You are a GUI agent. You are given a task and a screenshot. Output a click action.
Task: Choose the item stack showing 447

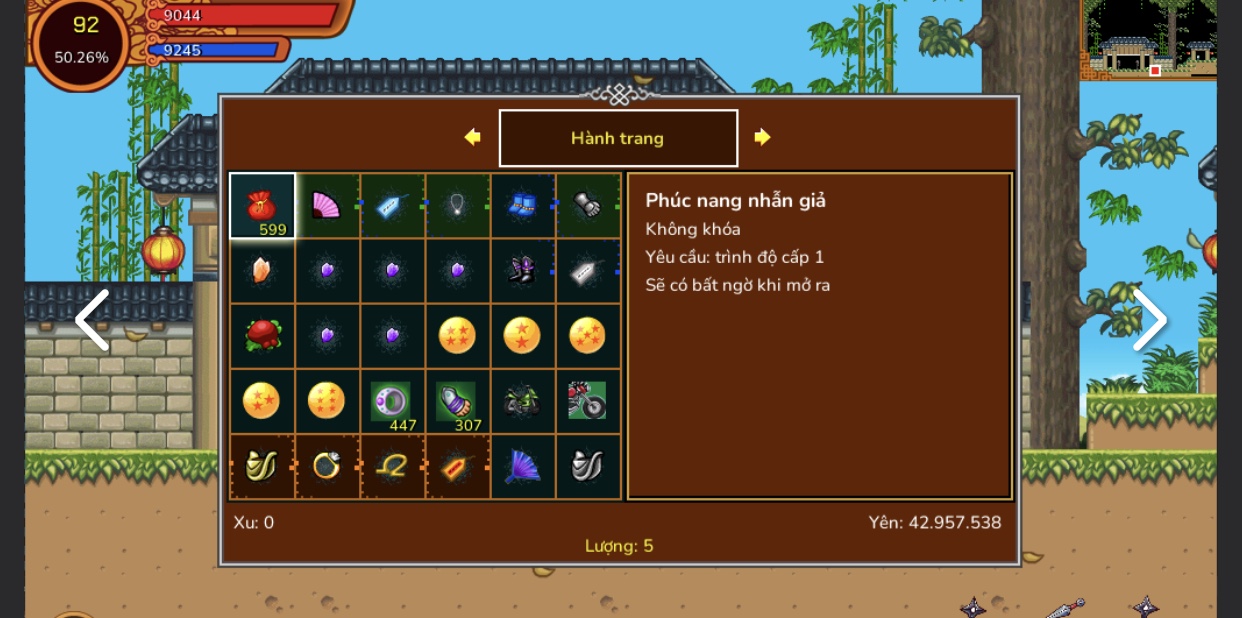[x=392, y=401]
